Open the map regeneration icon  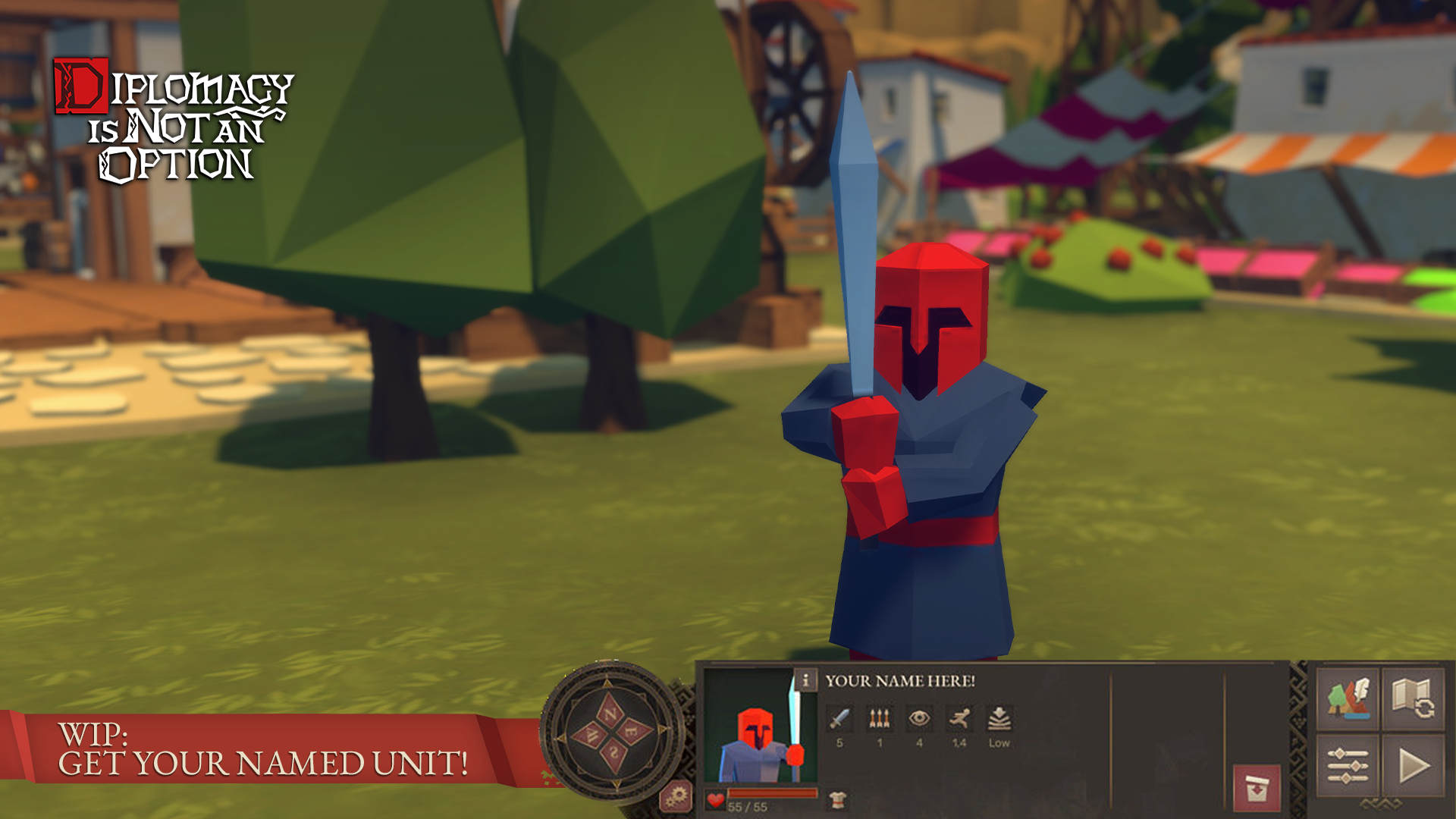tap(1413, 698)
